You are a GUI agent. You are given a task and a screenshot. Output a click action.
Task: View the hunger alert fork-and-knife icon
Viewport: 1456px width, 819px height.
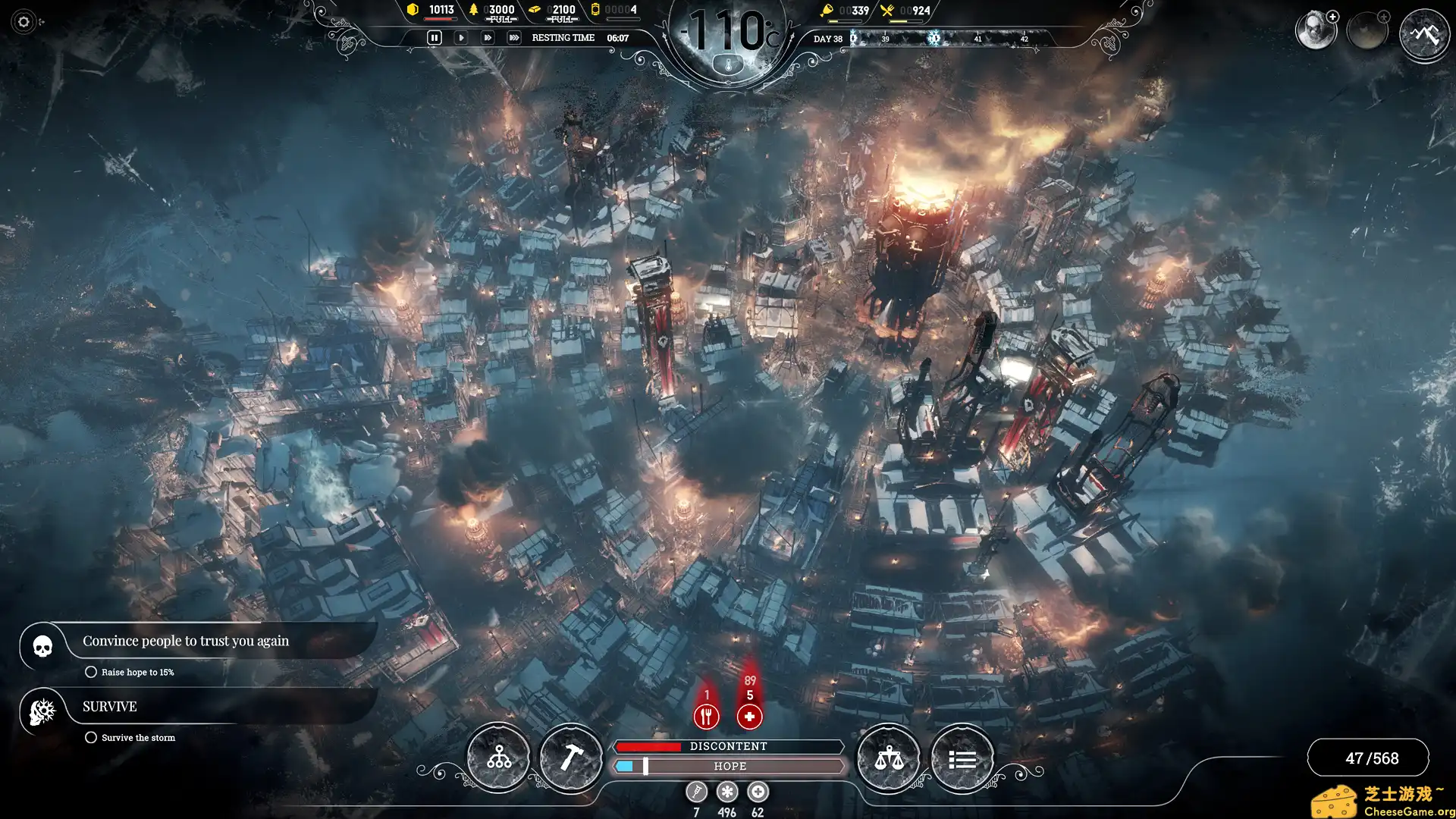pyautogui.click(x=707, y=716)
